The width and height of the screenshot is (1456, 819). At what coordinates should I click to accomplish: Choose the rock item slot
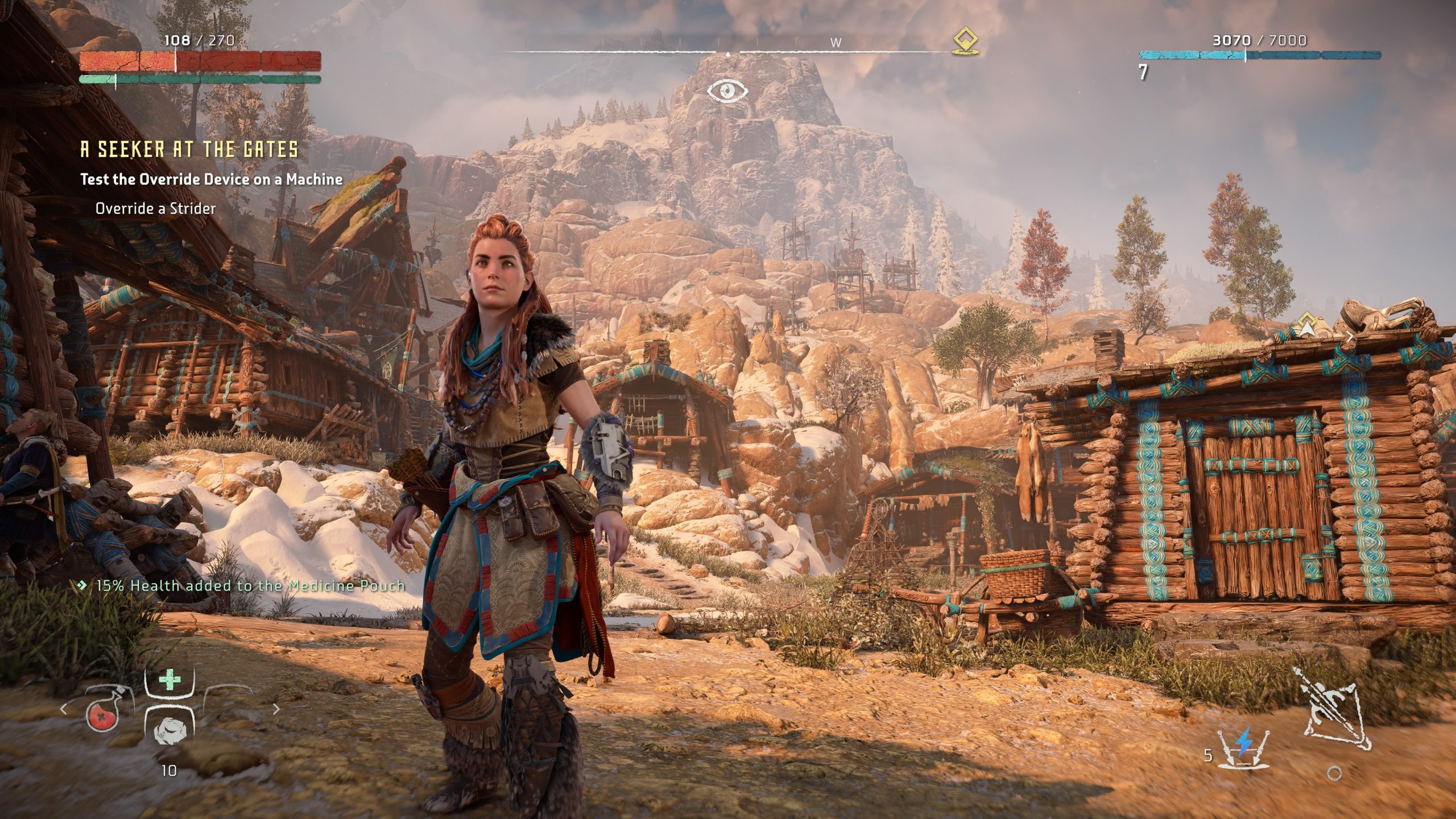(169, 730)
